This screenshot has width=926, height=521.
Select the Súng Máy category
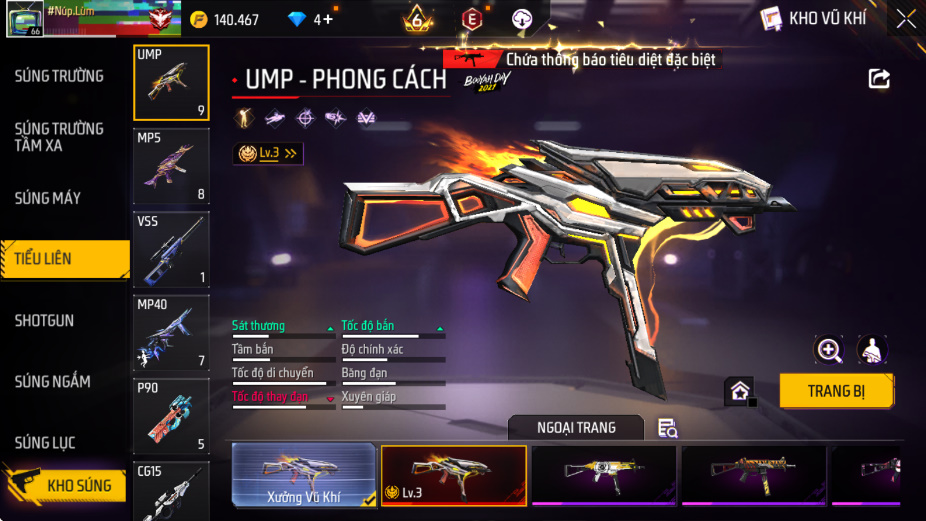[x=48, y=198]
